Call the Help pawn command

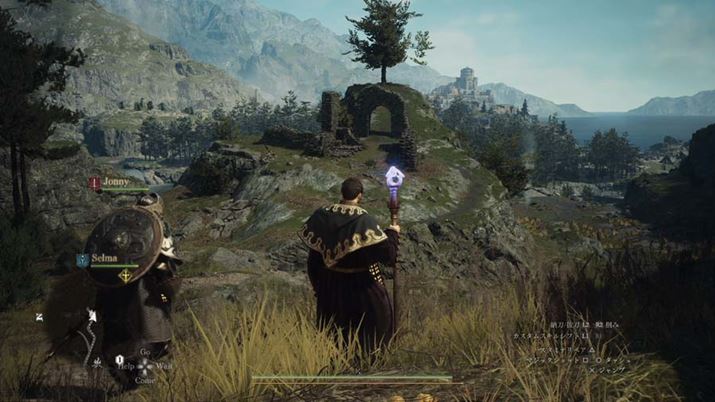[x=123, y=366]
